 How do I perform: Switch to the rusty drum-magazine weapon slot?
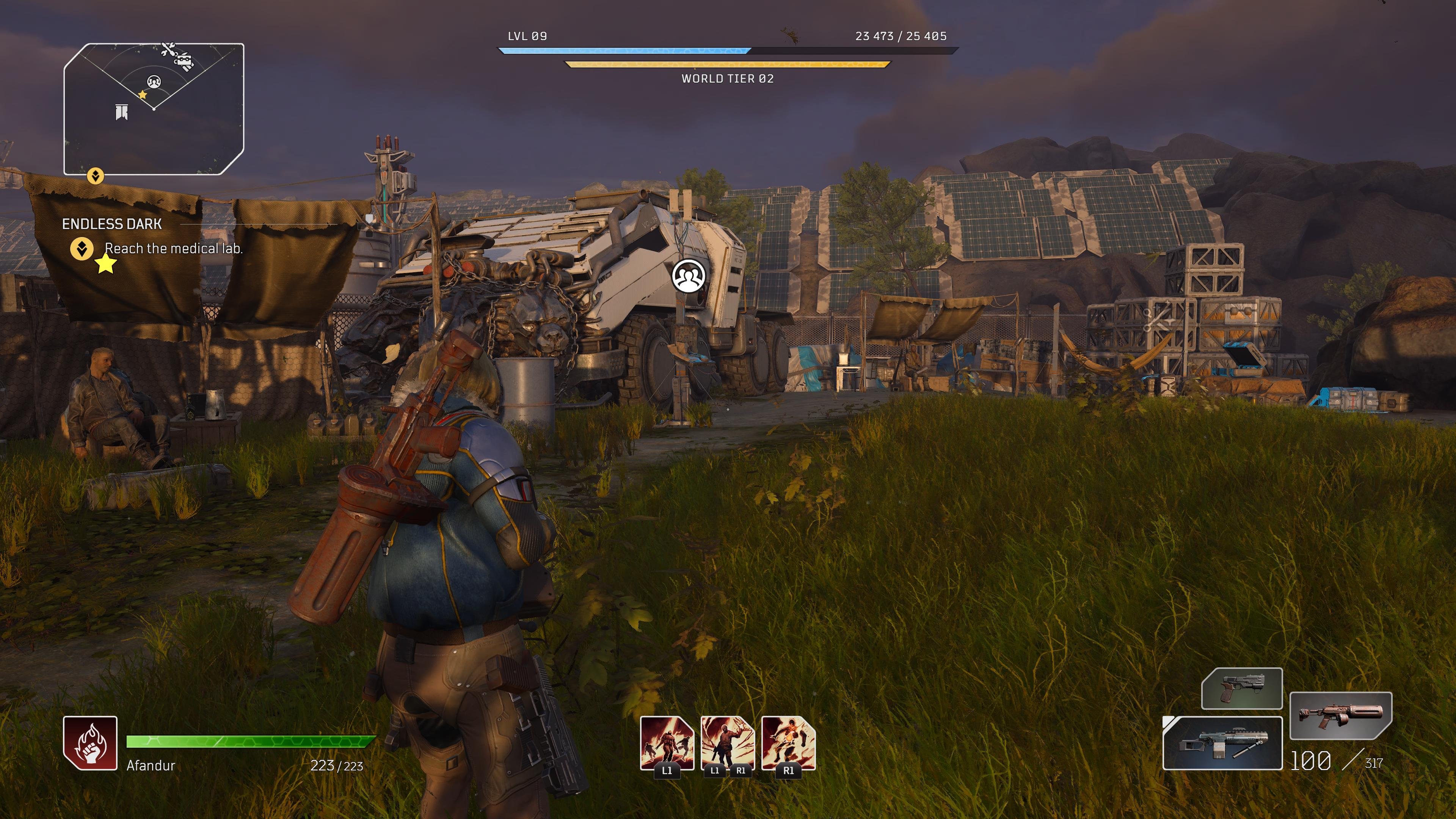(x=1341, y=716)
